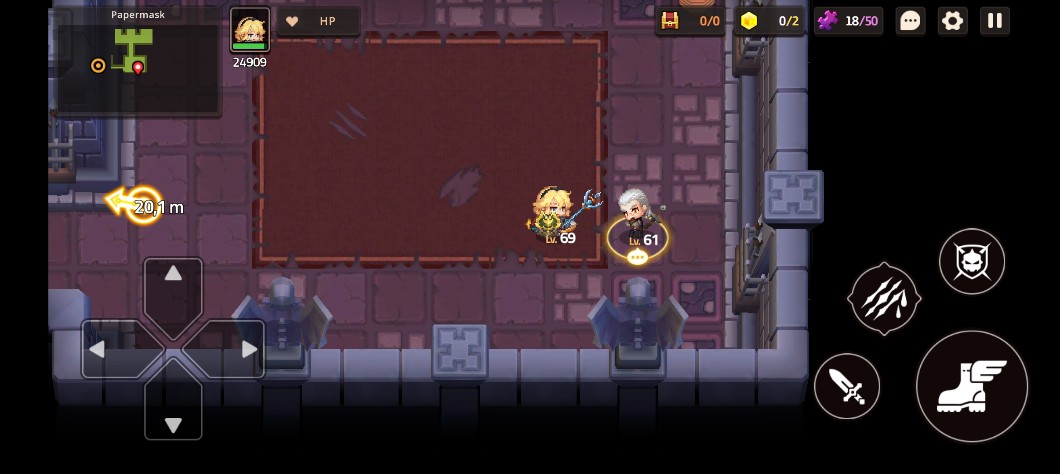The width and height of the screenshot is (1060, 474).
Task: Activate the claw slash skill
Action: (x=884, y=298)
